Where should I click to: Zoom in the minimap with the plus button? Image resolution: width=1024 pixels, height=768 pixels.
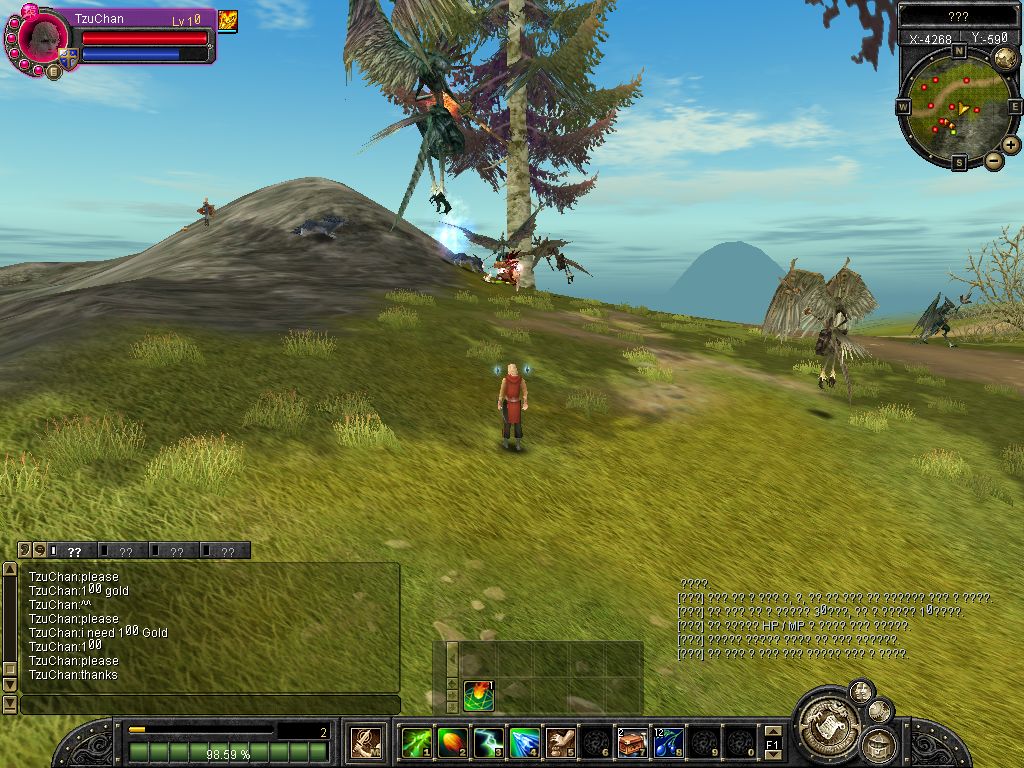1011,145
